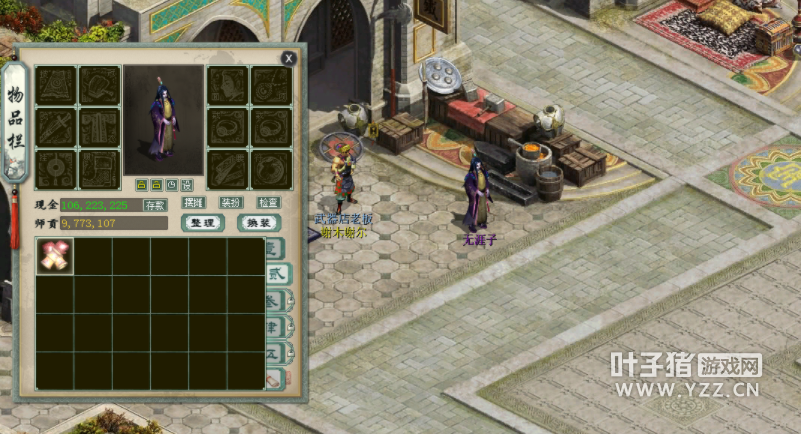The image size is (801, 434).
Task: Select the pink scroll item in the bag
Action: pos(54,257)
